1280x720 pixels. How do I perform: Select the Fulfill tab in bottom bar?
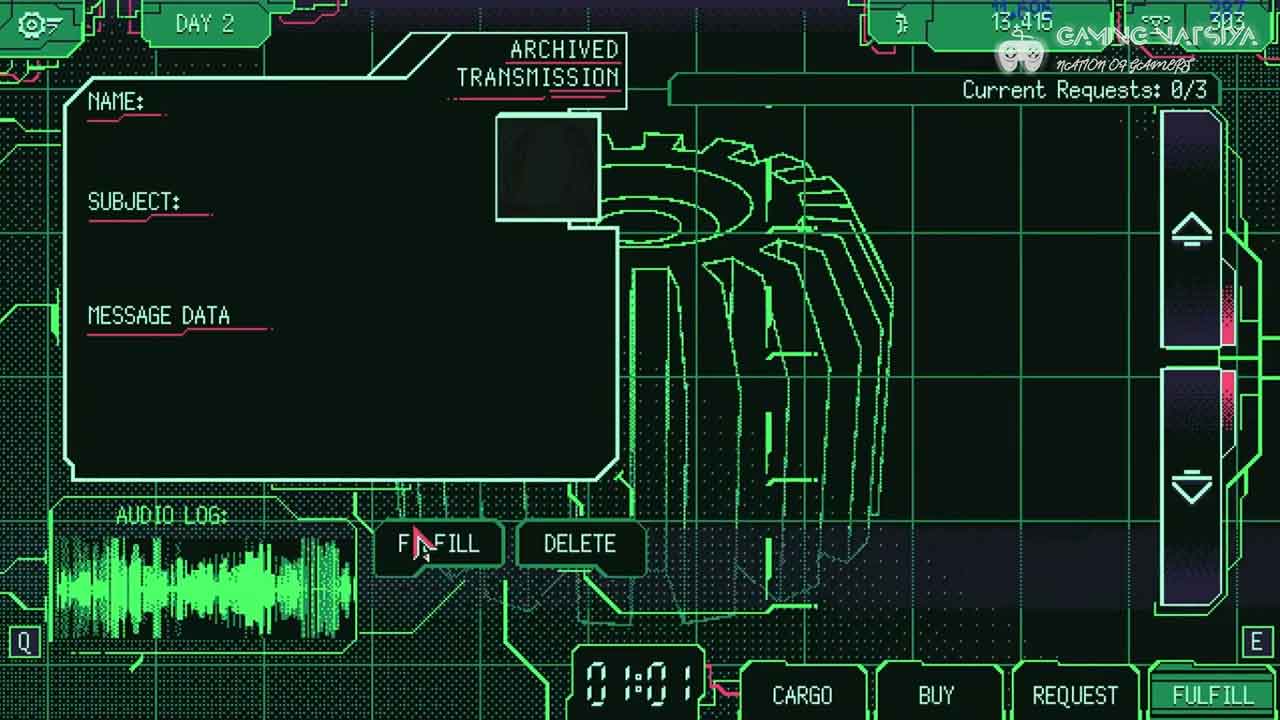[x=1212, y=695]
